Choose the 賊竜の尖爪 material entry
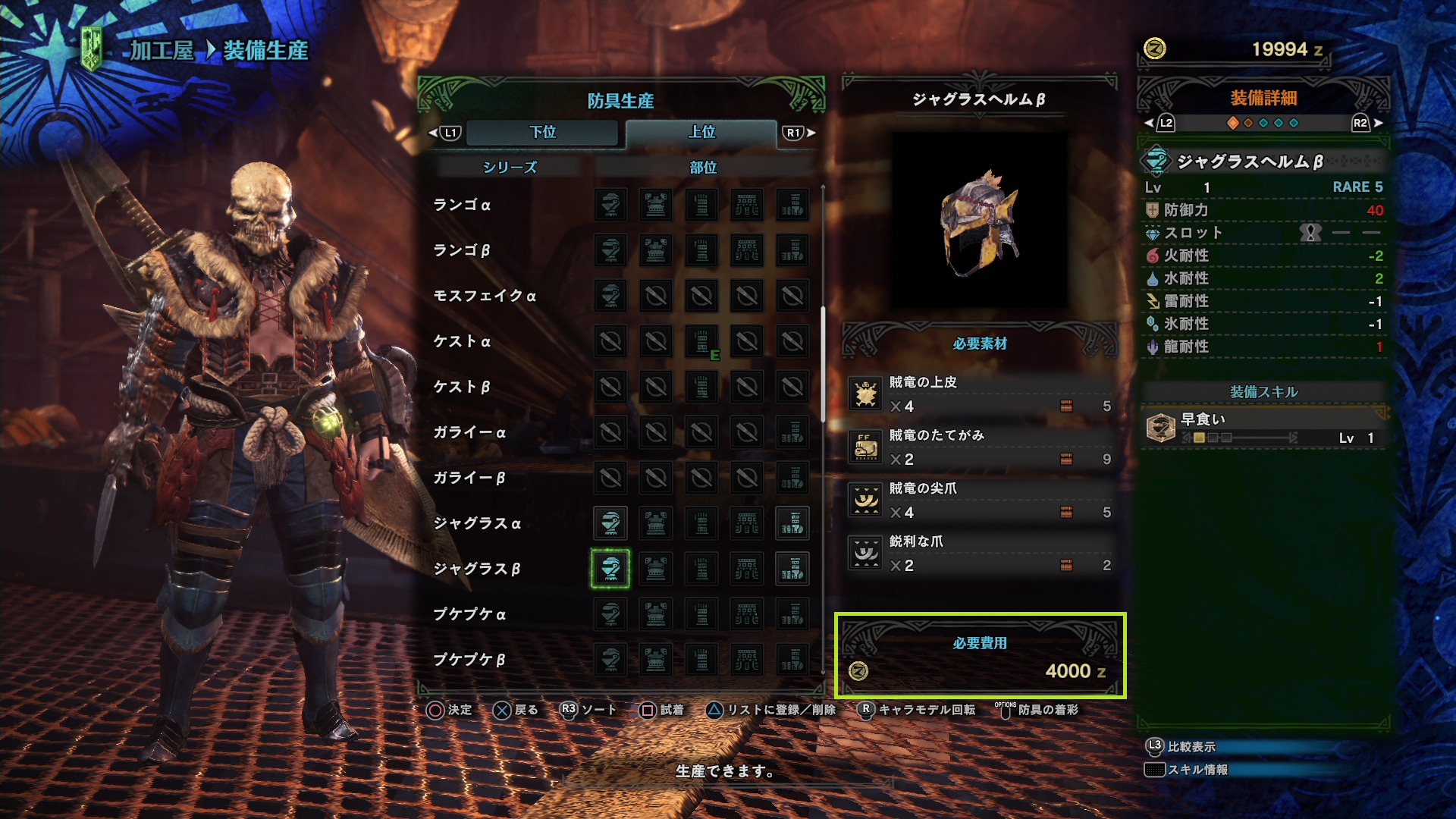1456x819 pixels. (x=980, y=500)
